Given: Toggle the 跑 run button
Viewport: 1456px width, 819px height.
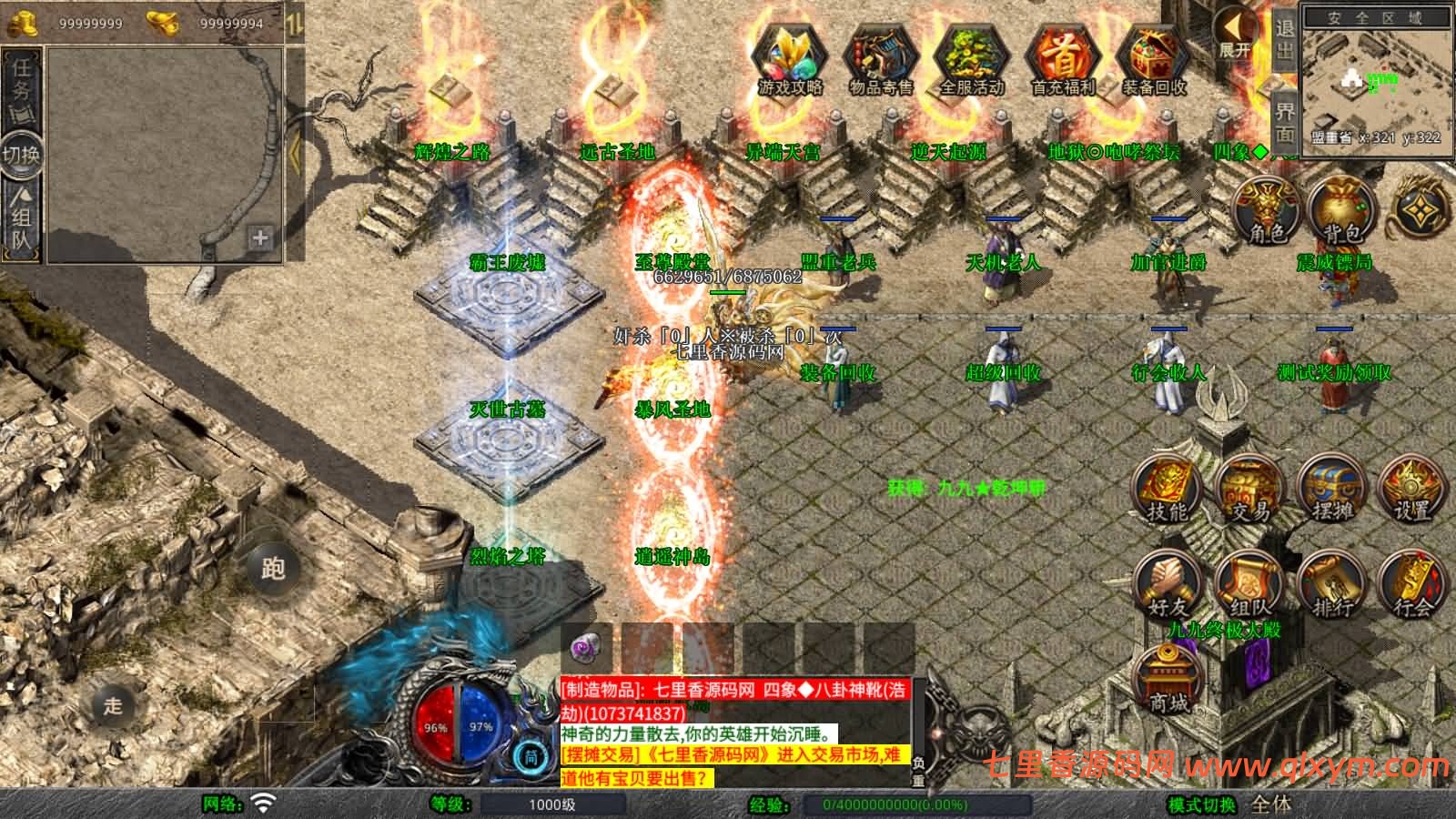Looking at the screenshot, I should click(272, 568).
